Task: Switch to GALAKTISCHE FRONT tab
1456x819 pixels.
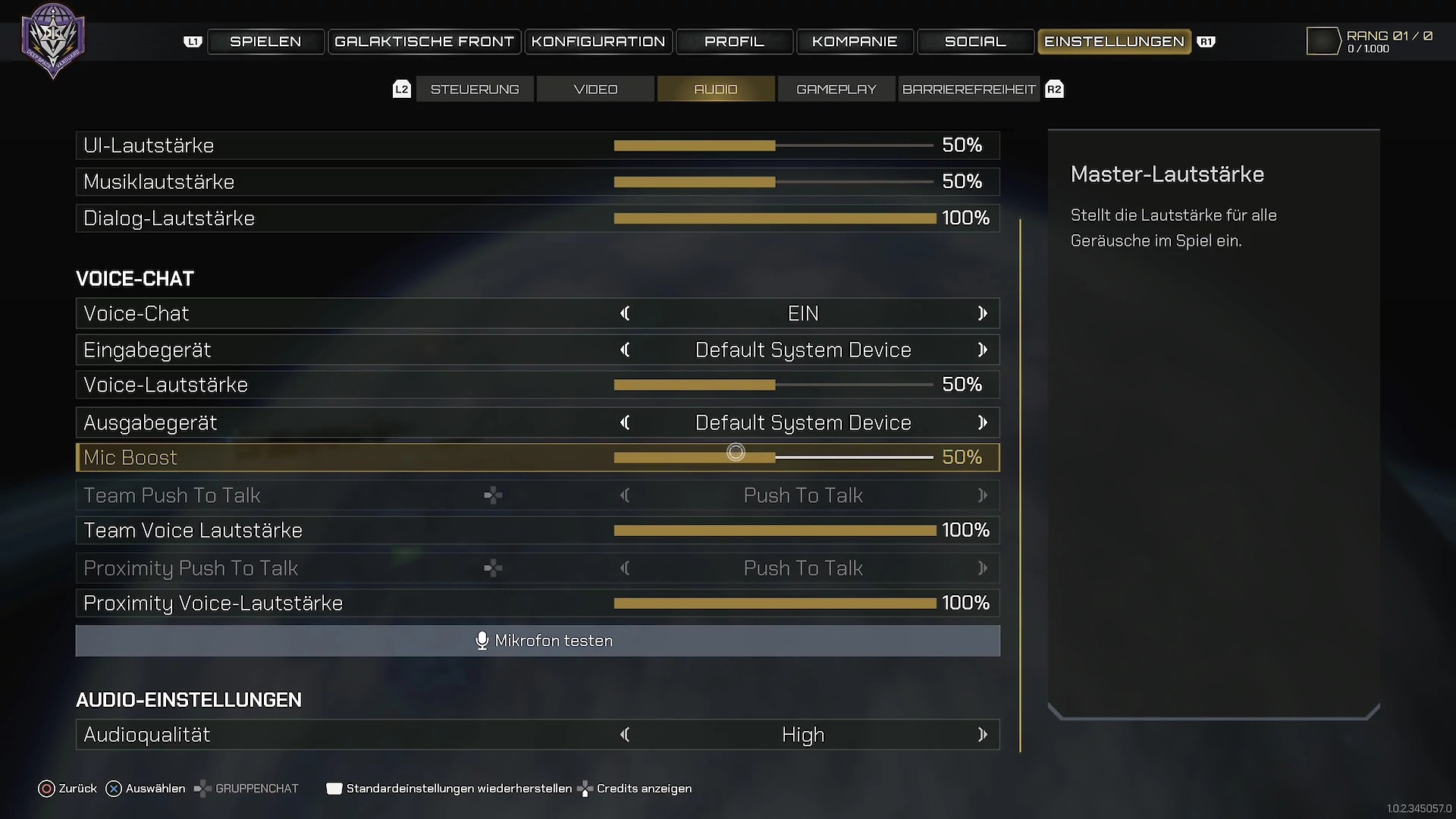Action: point(424,42)
